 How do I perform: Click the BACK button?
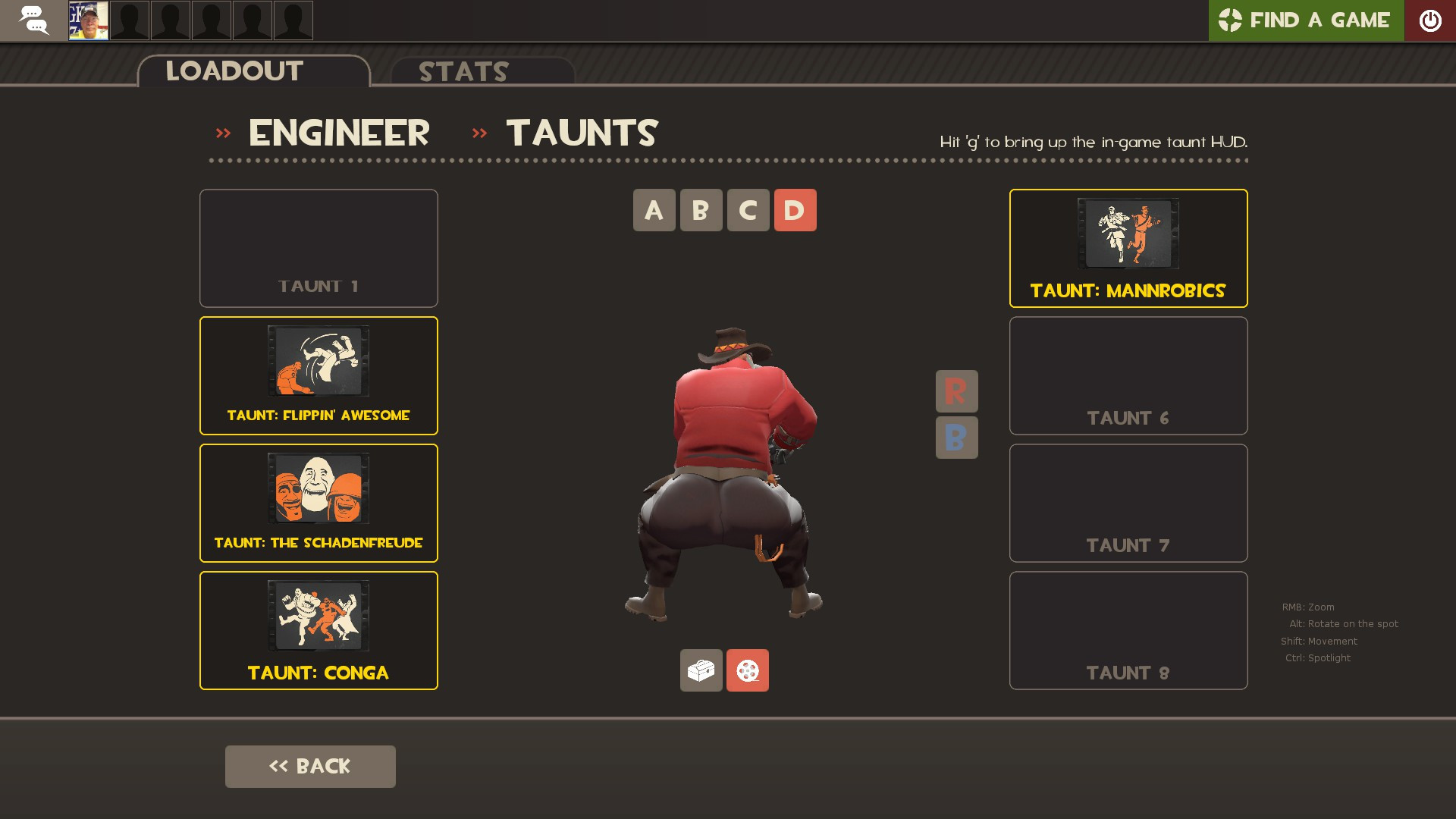pyautogui.click(x=309, y=766)
